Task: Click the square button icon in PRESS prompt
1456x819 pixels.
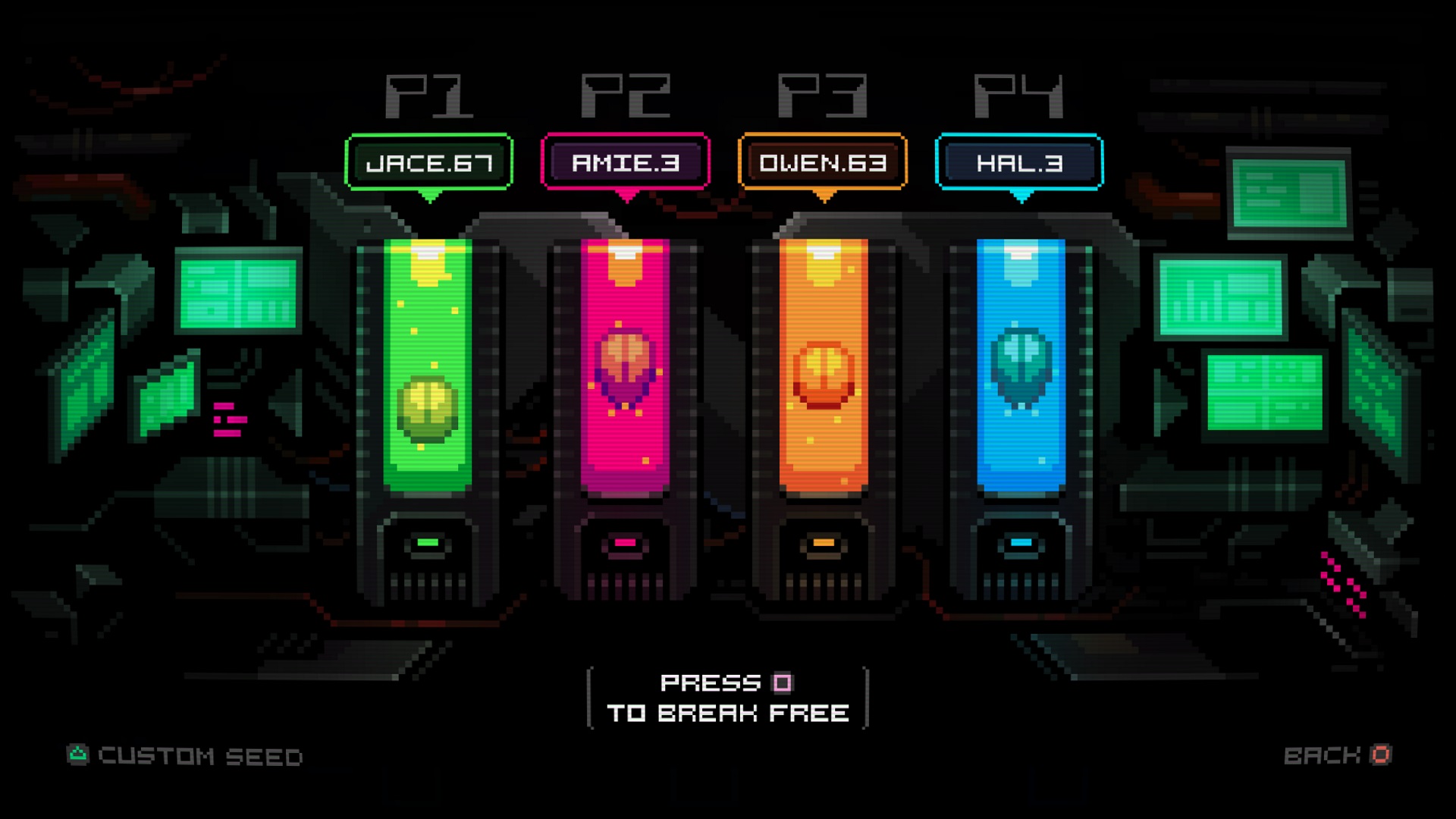Action: tap(781, 683)
